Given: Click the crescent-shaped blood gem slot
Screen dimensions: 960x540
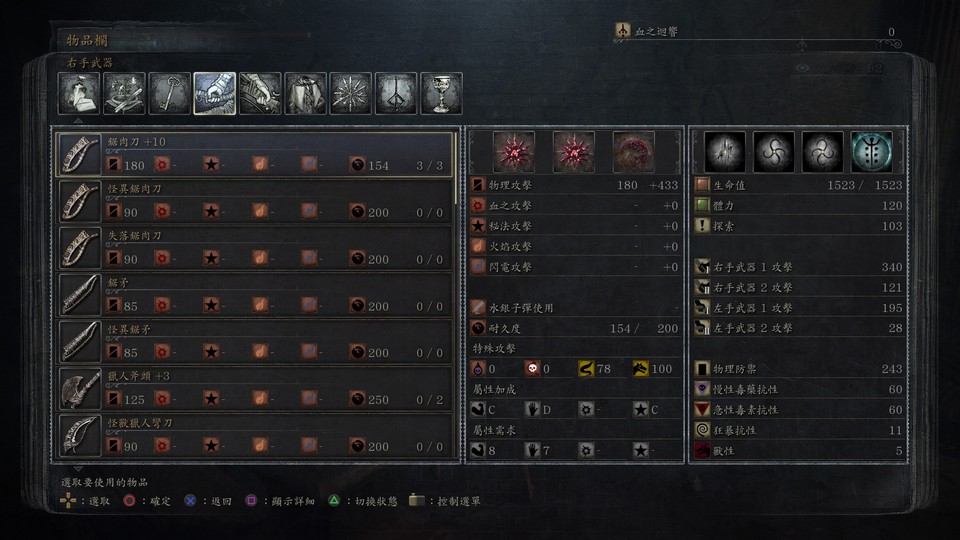Looking at the screenshot, I should pyautogui.click(x=634, y=151).
